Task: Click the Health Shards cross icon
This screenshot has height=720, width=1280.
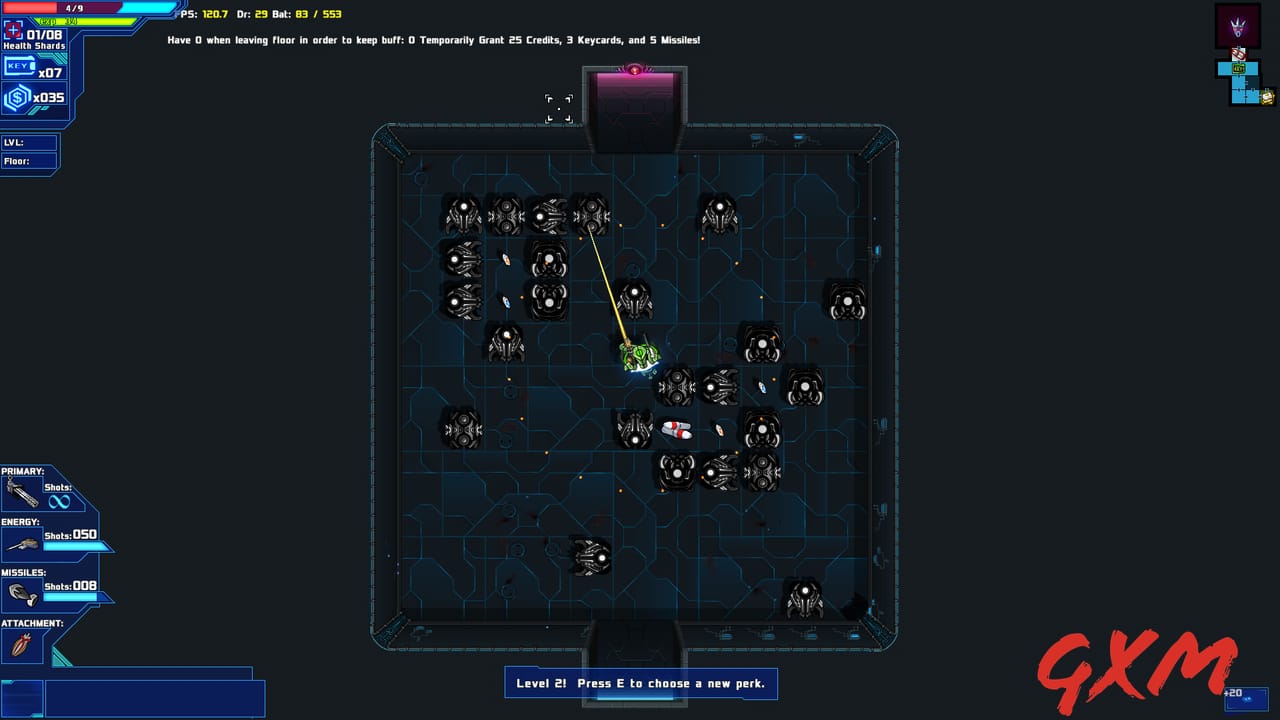Action: tap(12, 31)
